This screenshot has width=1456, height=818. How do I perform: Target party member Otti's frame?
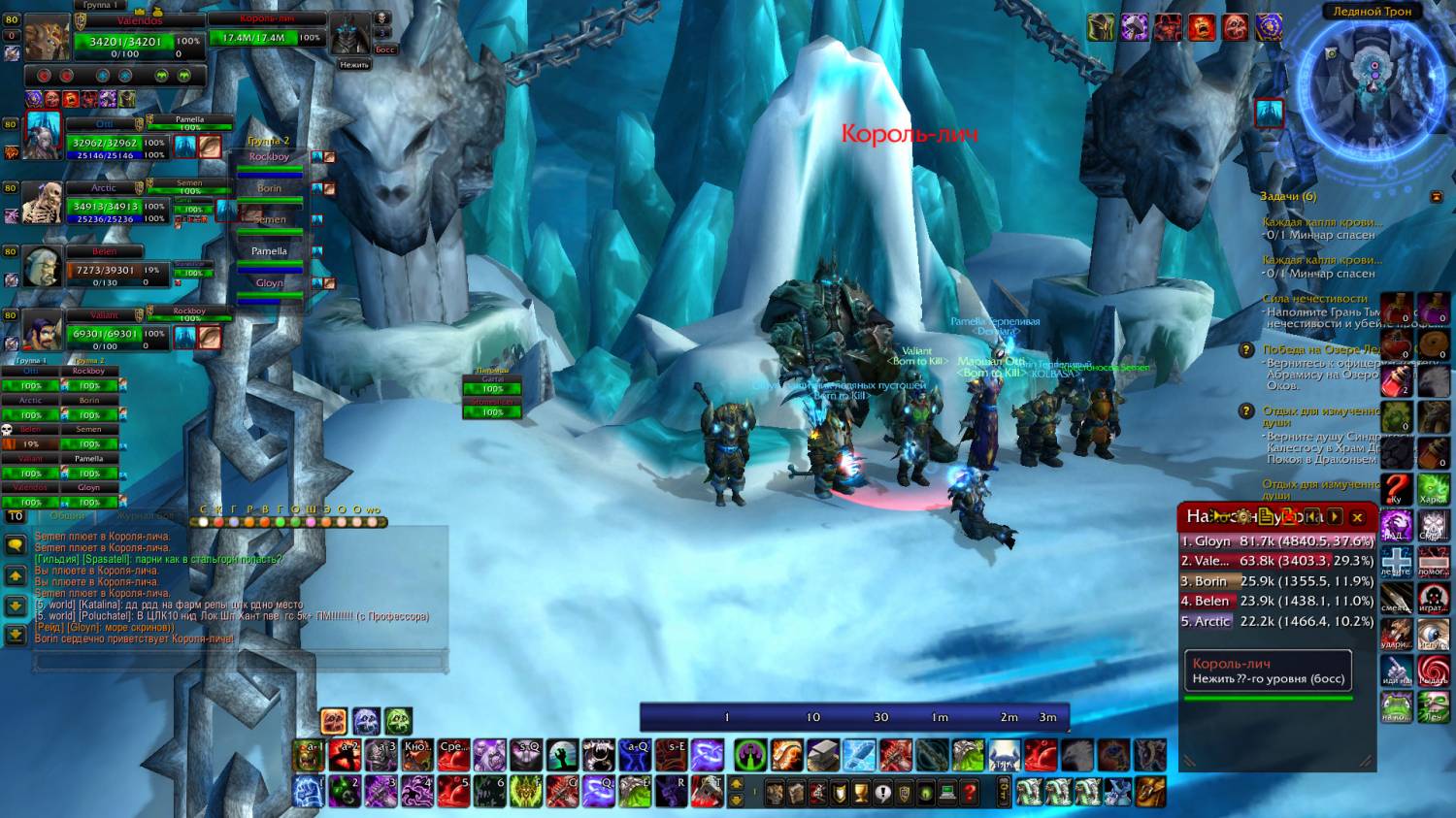tap(105, 144)
